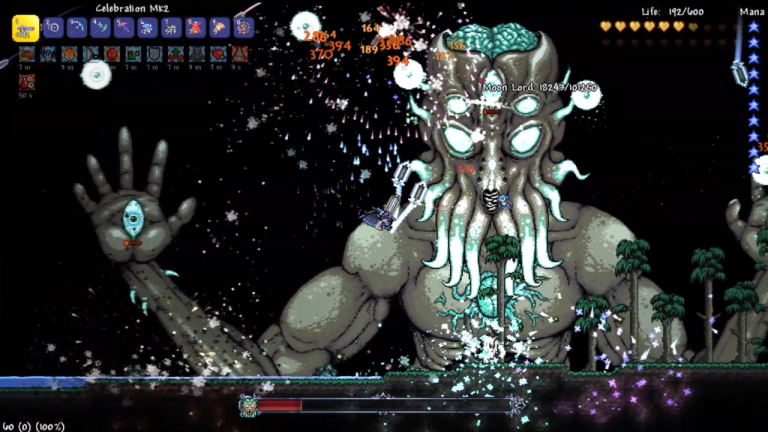This screenshot has height=432, width=768.
Task: Switch to the ring item in hotbar slot 2
Action: click(54, 27)
